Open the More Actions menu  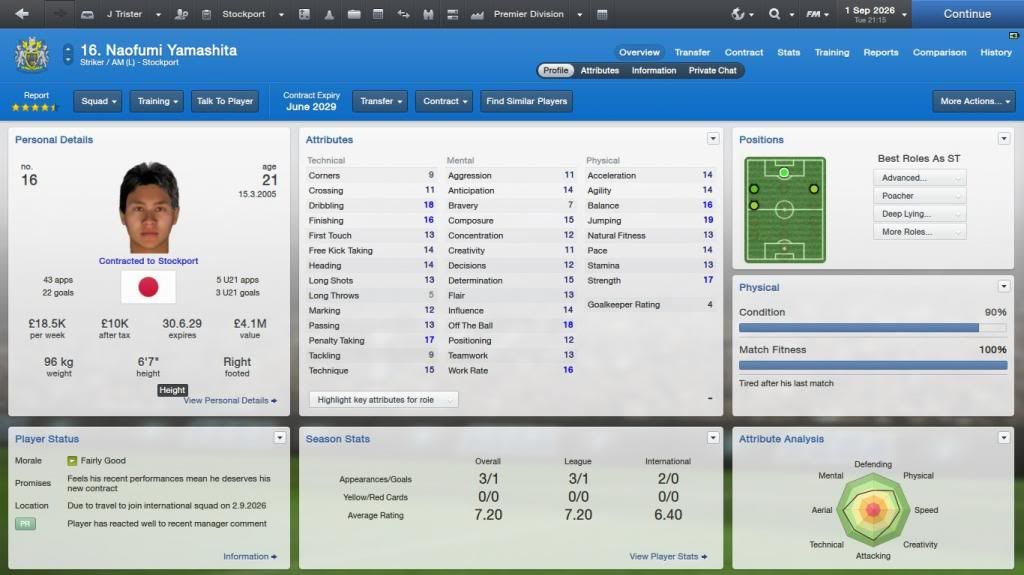point(973,101)
